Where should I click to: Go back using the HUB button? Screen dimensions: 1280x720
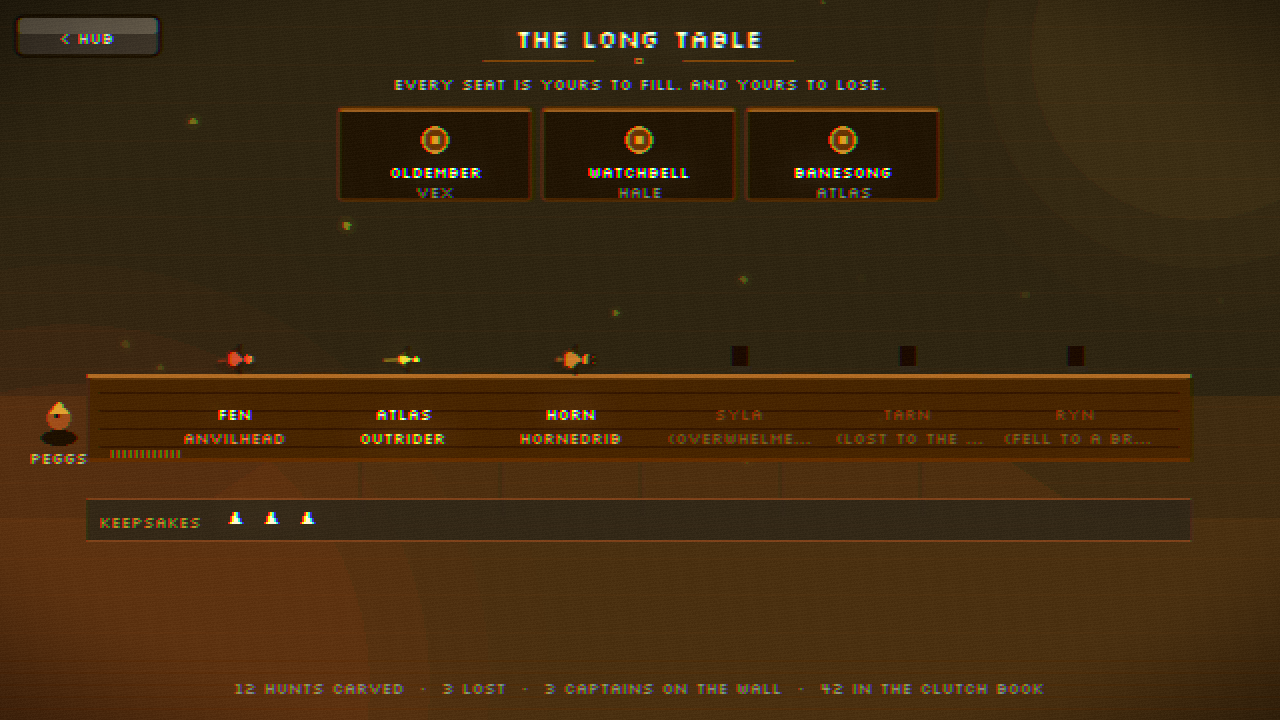(x=86, y=37)
